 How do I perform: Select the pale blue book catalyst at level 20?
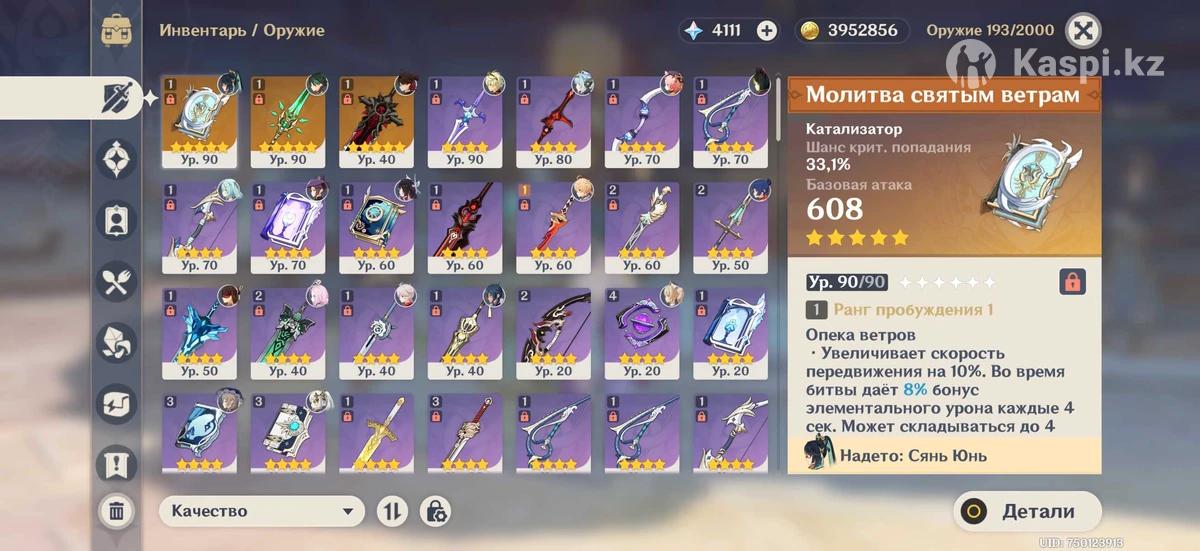(730, 332)
